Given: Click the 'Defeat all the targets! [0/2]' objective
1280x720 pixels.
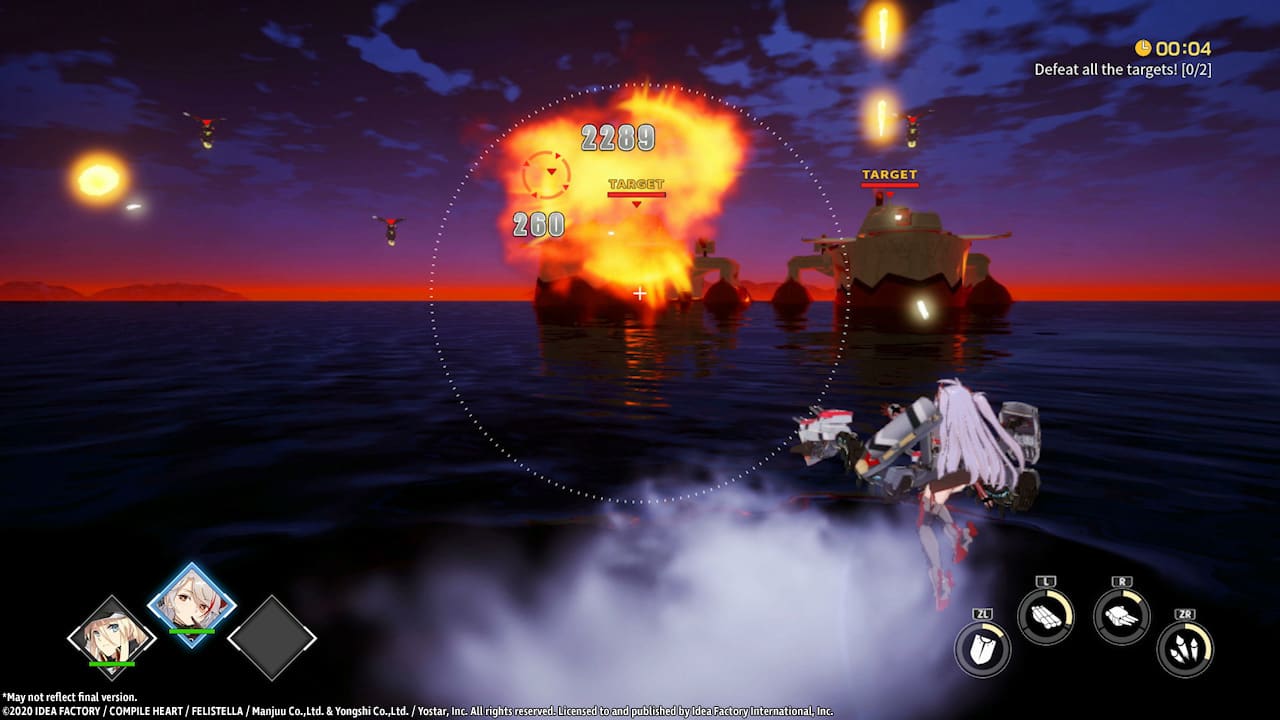Looking at the screenshot, I should [x=1125, y=68].
